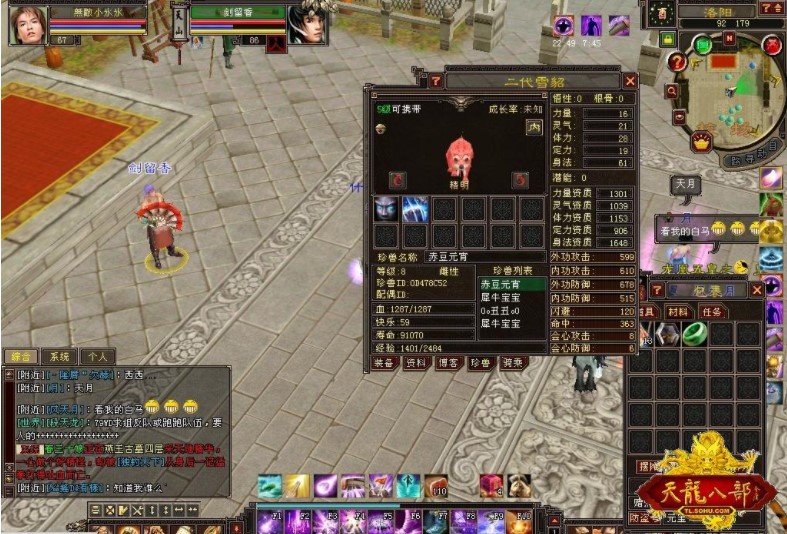Open the 任务 quest items tab
Viewport: 787px width, 534px height.
(712, 312)
